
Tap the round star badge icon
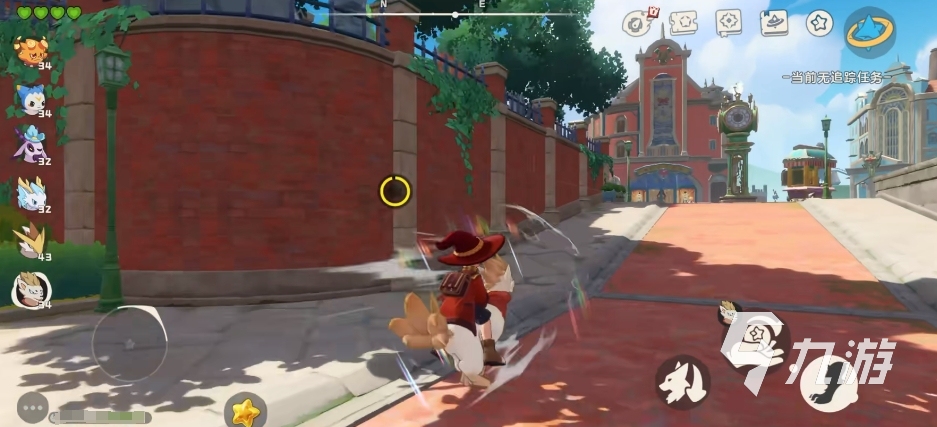coord(820,22)
